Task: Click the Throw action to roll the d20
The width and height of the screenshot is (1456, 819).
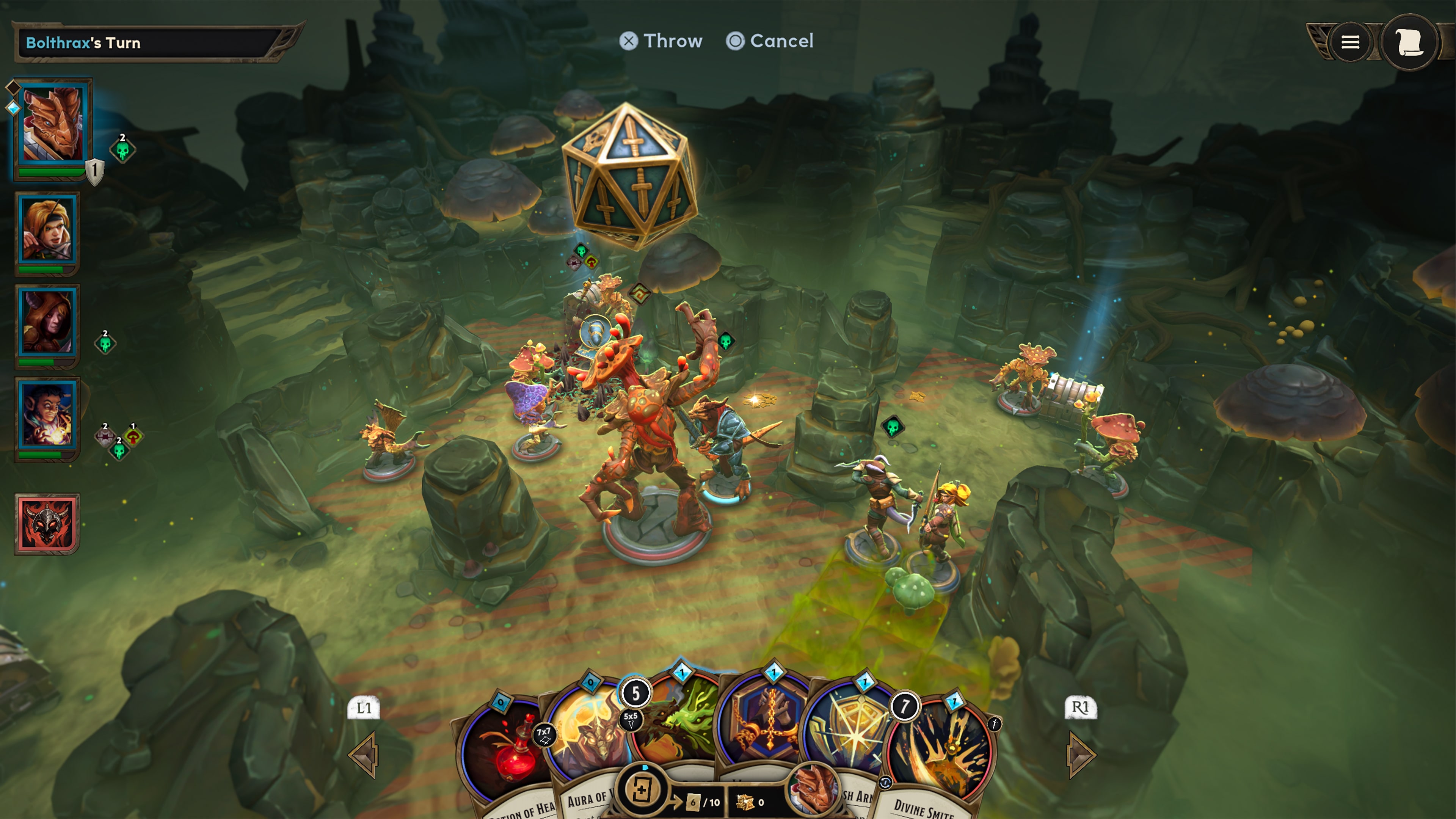Action: tap(662, 41)
